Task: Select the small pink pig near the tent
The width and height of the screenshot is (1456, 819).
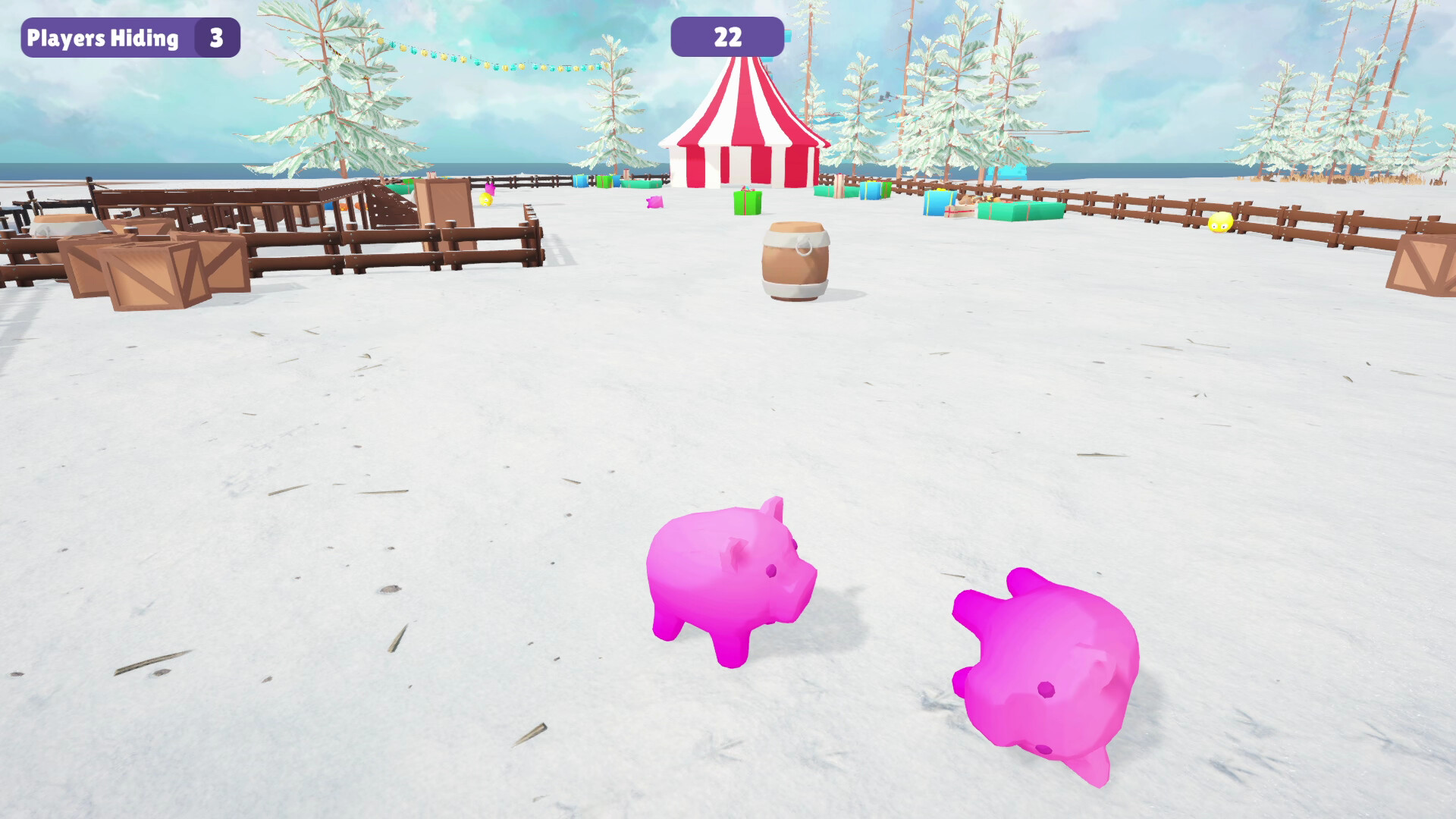Action: coord(653,201)
